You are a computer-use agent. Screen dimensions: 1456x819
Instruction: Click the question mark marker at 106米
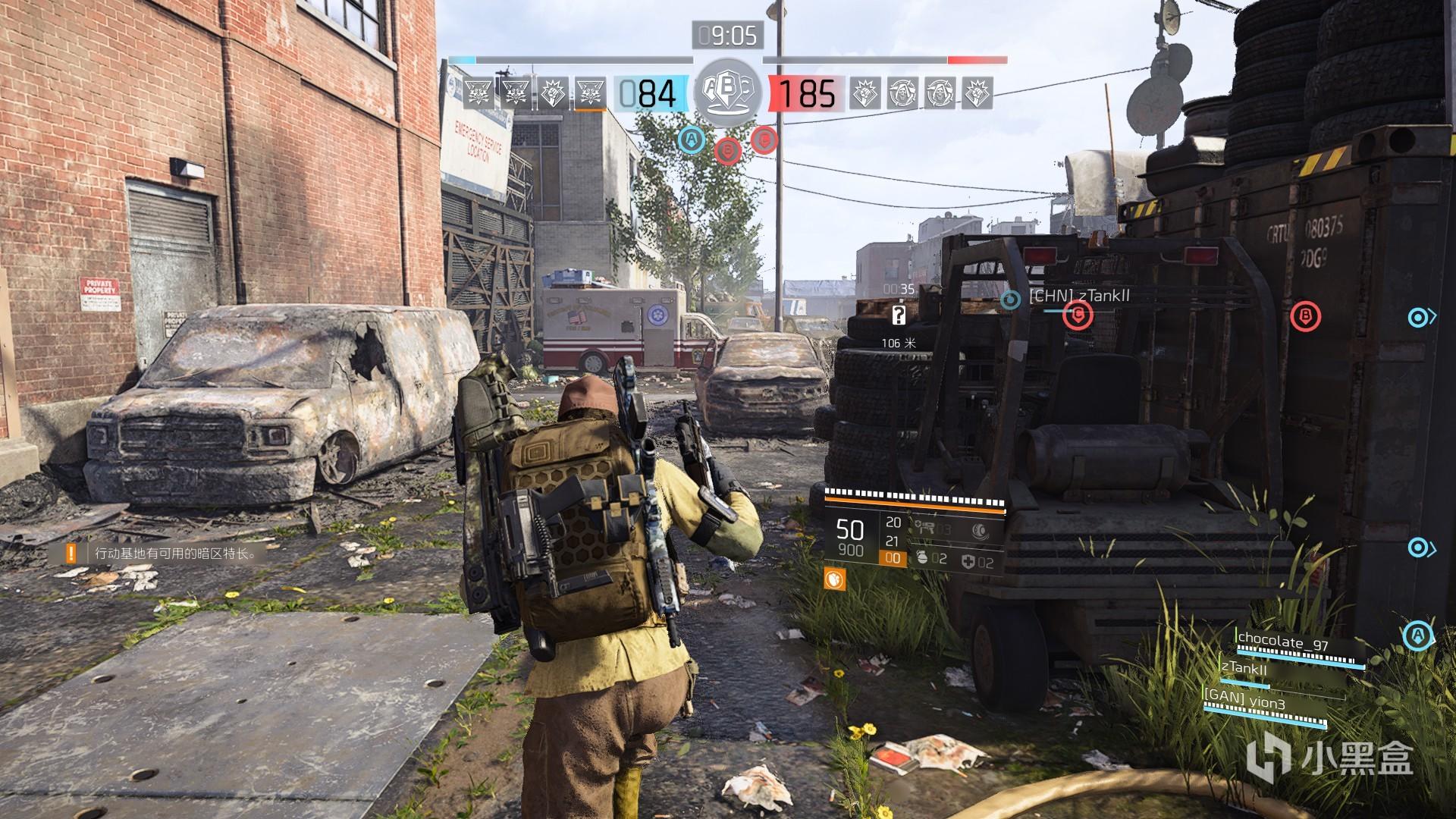(899, 315)
